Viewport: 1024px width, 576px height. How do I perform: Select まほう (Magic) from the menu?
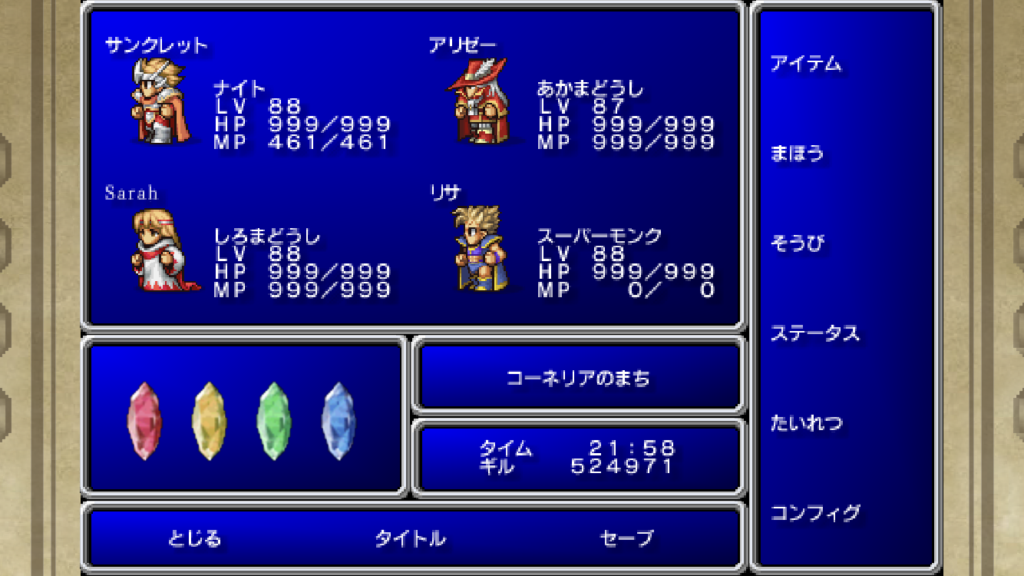coord(797,154)
